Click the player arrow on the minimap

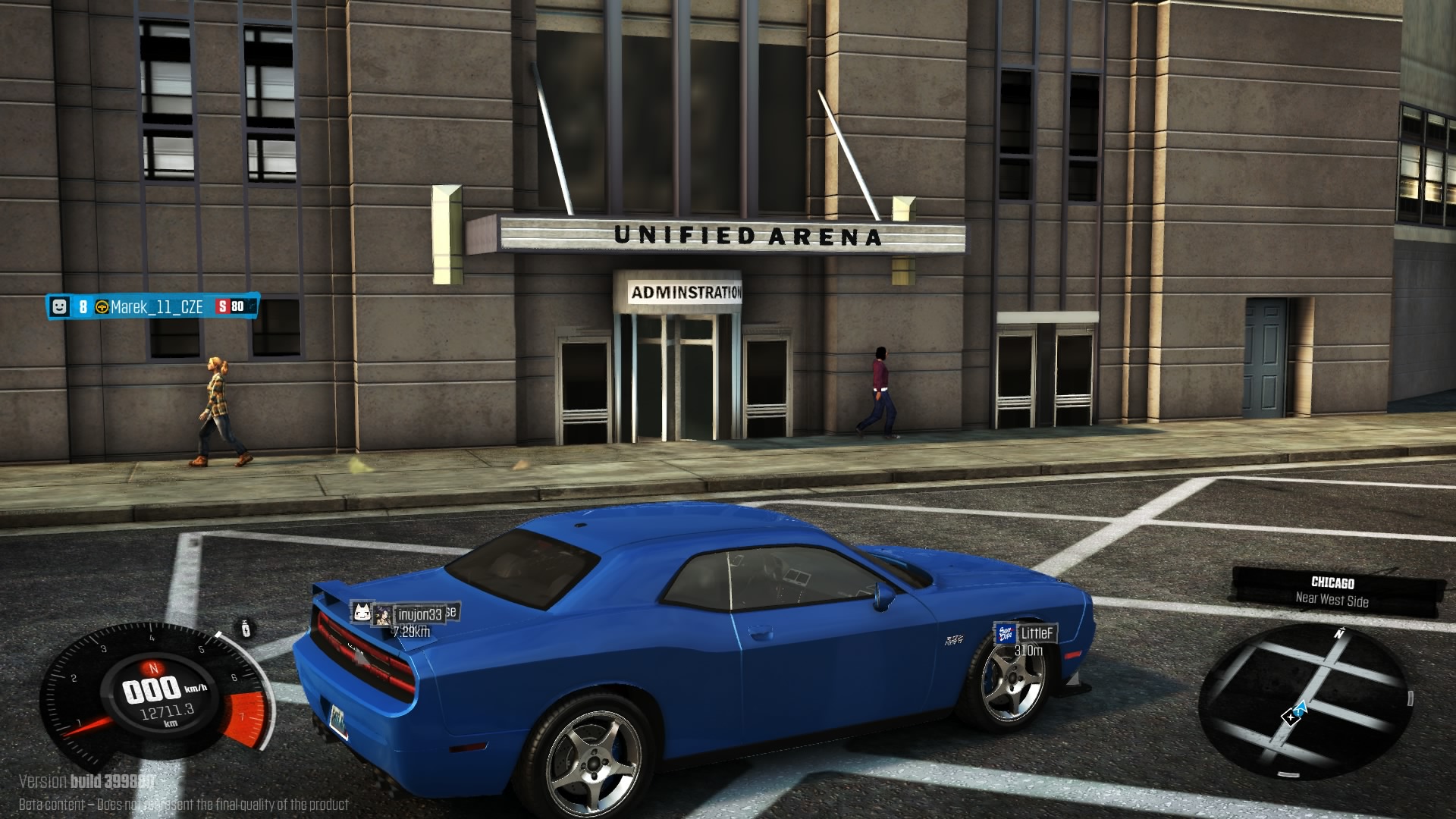[x=1299, y=708]
